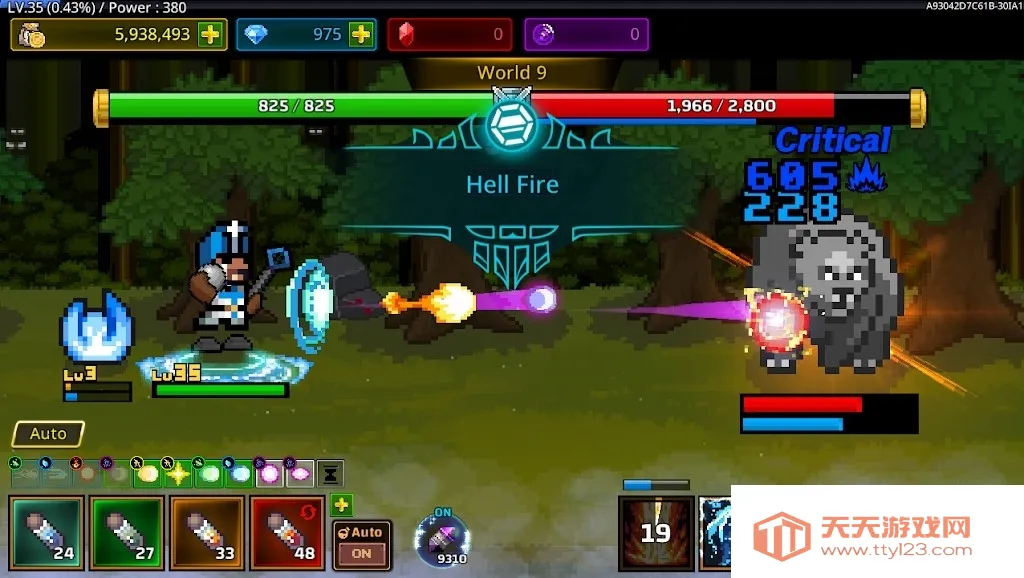This screenshot has width=1024, height=578.
Task: Add more gold with the plus button
Action: click(210, 34)
